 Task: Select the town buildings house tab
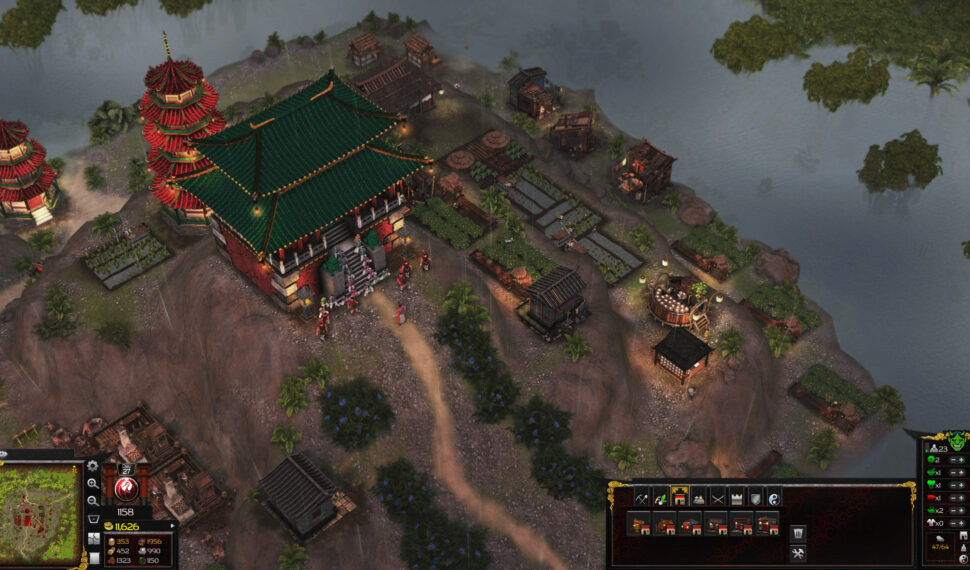coord(681,496)
